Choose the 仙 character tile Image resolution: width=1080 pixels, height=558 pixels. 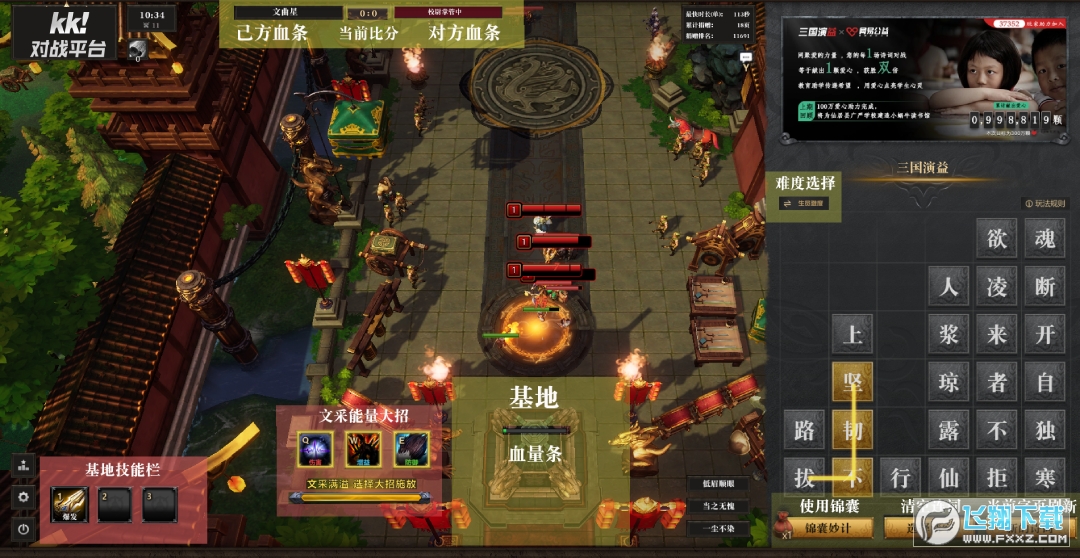point(948,477)
